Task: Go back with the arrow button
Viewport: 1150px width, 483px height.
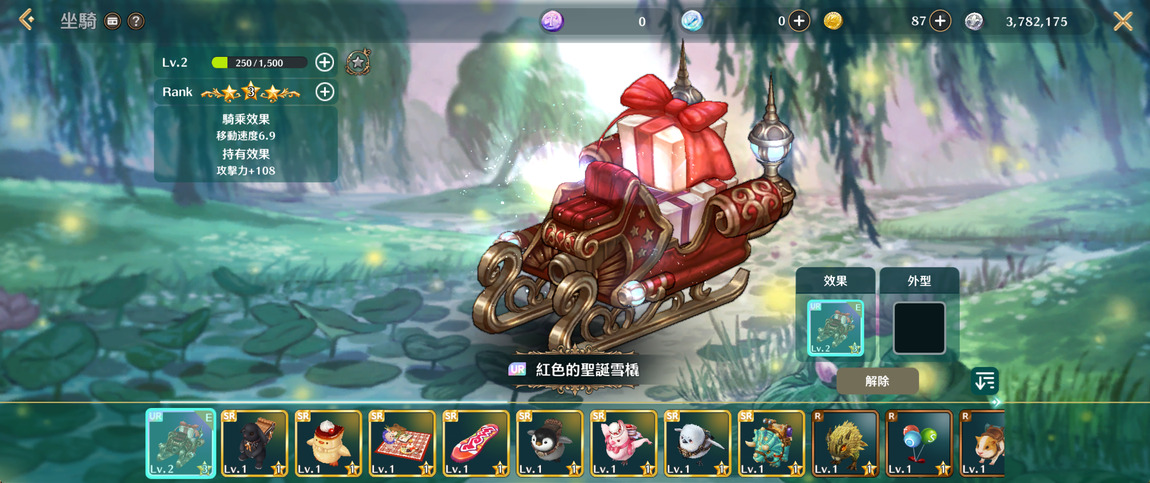Action: (x=26, y=20)
